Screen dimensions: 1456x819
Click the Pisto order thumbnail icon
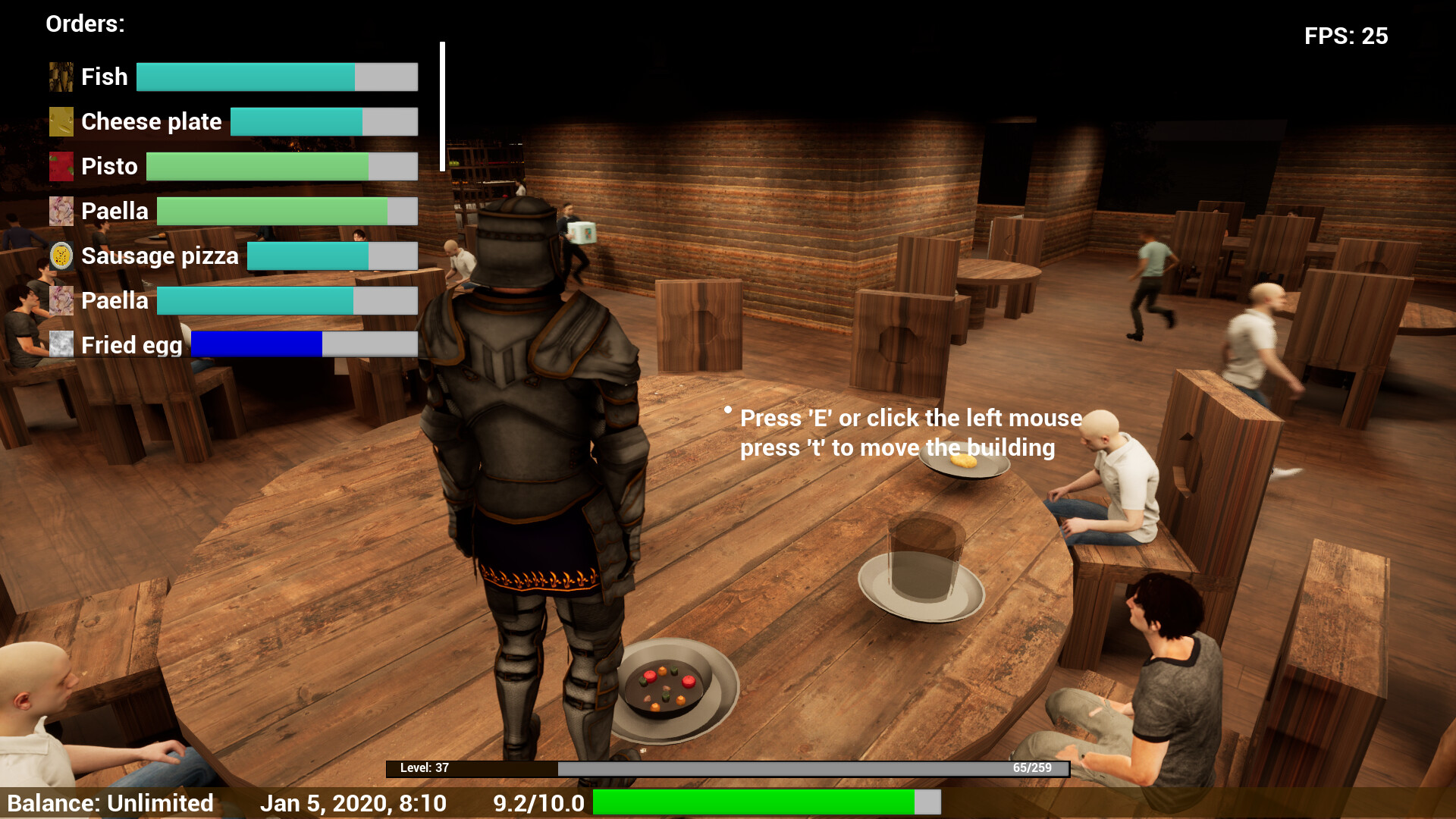point(61,166)
